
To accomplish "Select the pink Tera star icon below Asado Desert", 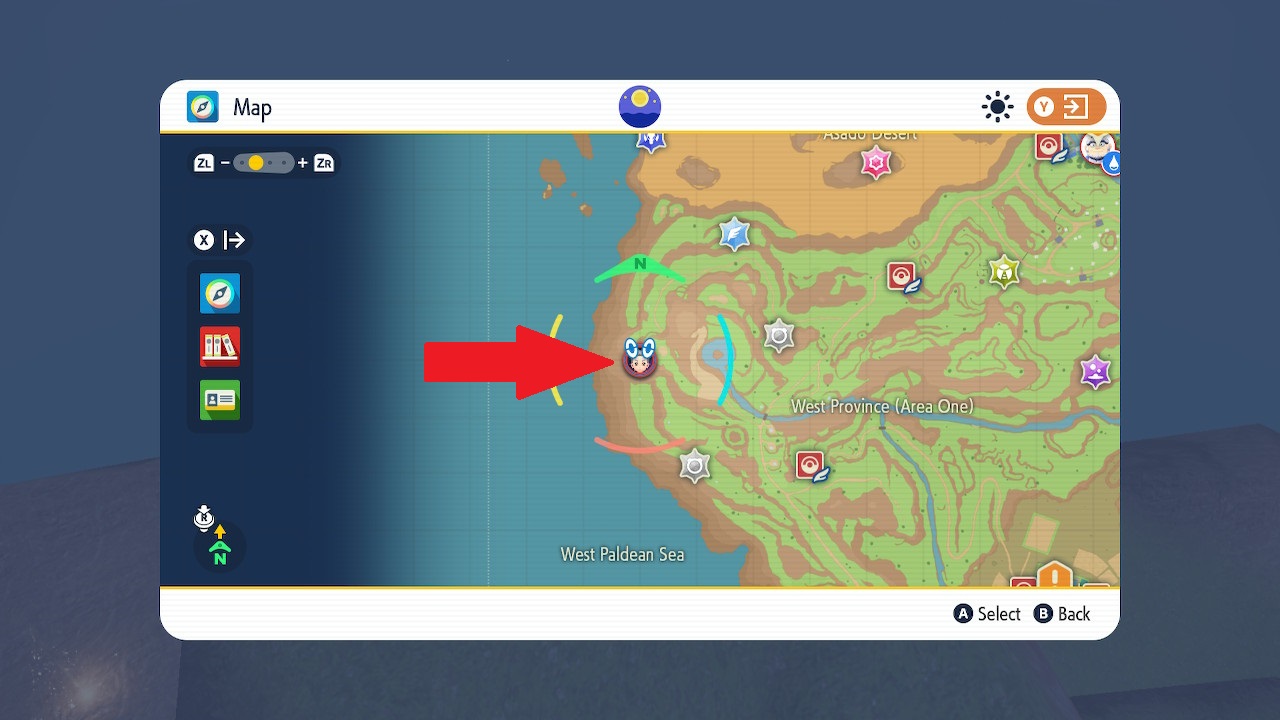I will [x=877, y=162].
